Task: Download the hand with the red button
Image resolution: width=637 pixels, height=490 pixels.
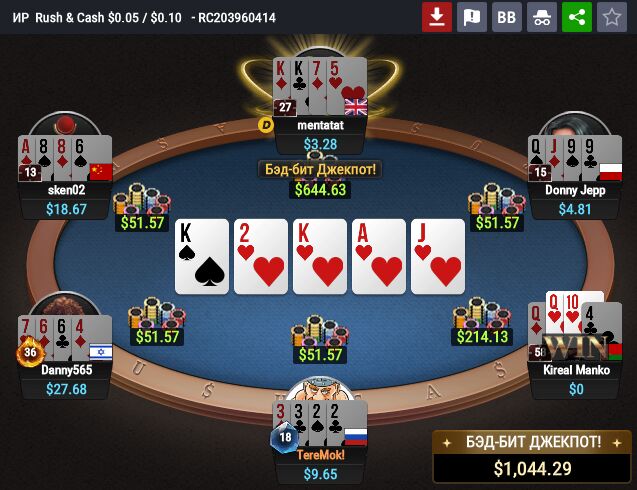Action: pos(437,17)
